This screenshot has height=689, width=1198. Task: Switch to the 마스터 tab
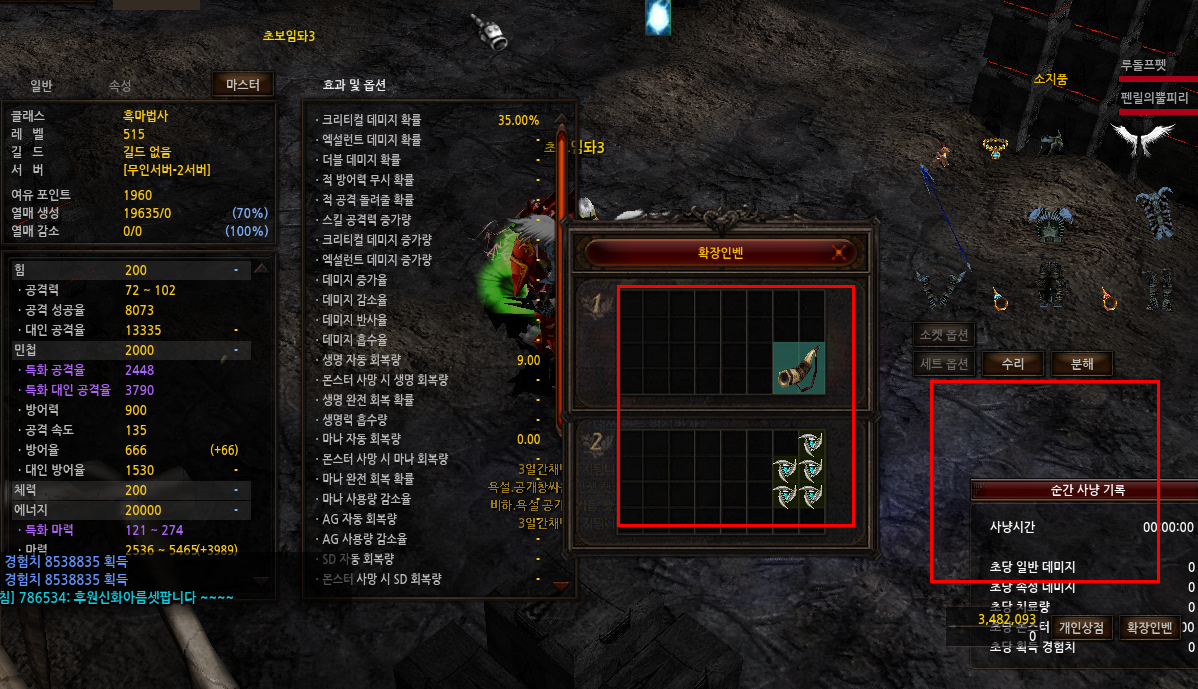pyautogui.click(x=243, y=85)
